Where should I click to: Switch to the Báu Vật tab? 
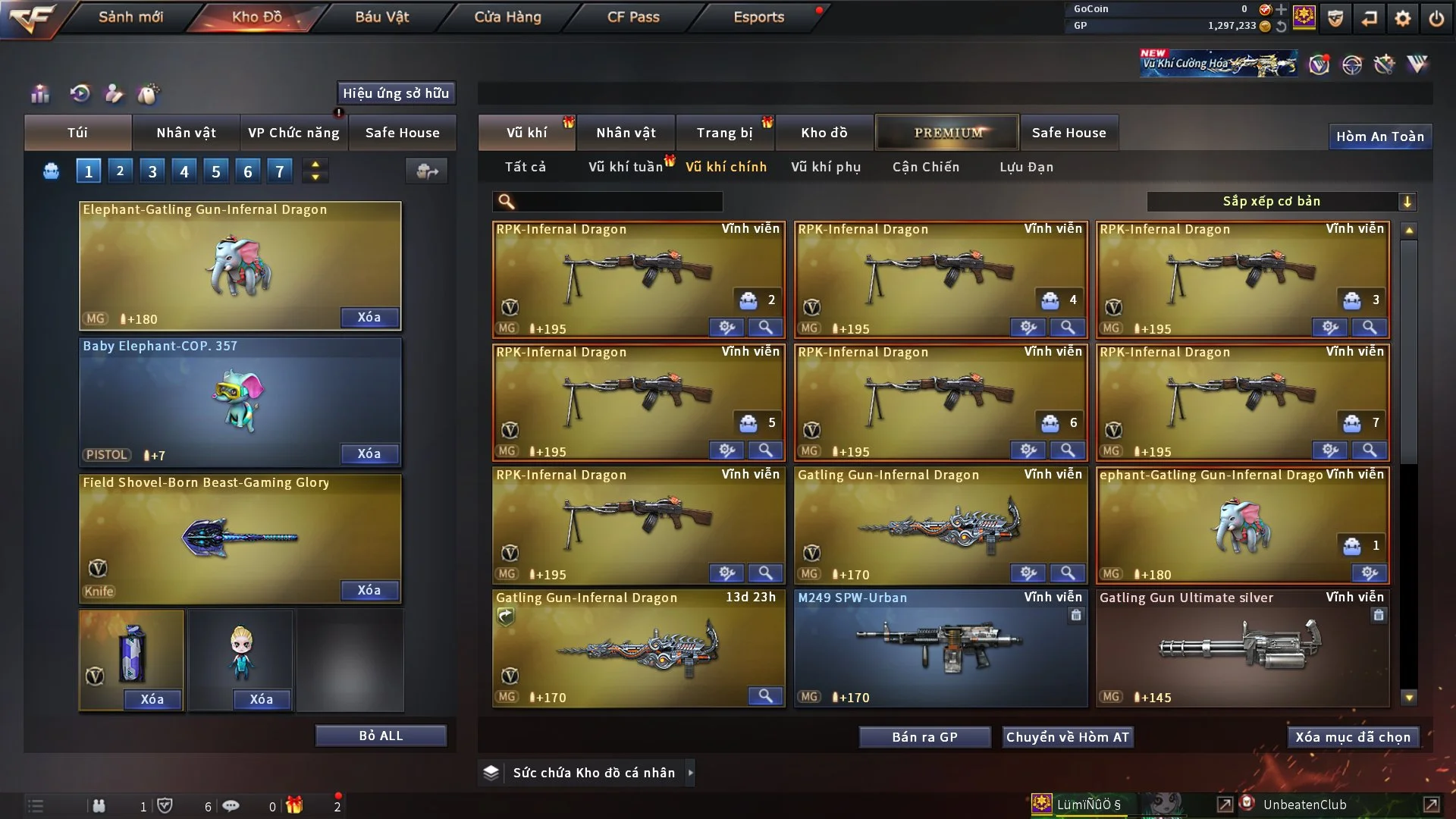coord(381,17)
